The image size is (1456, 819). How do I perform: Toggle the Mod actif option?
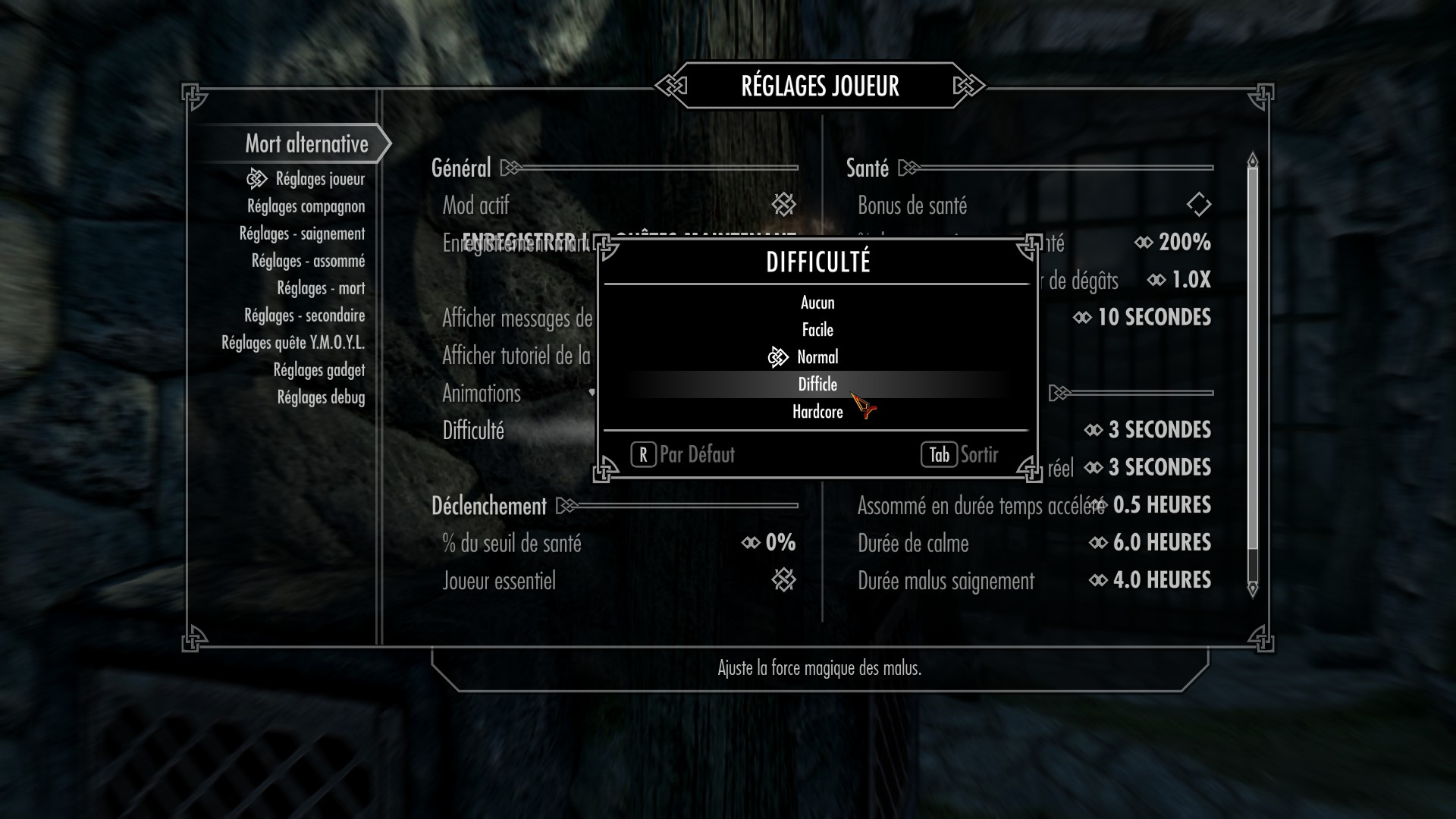(x=783, y=204)
